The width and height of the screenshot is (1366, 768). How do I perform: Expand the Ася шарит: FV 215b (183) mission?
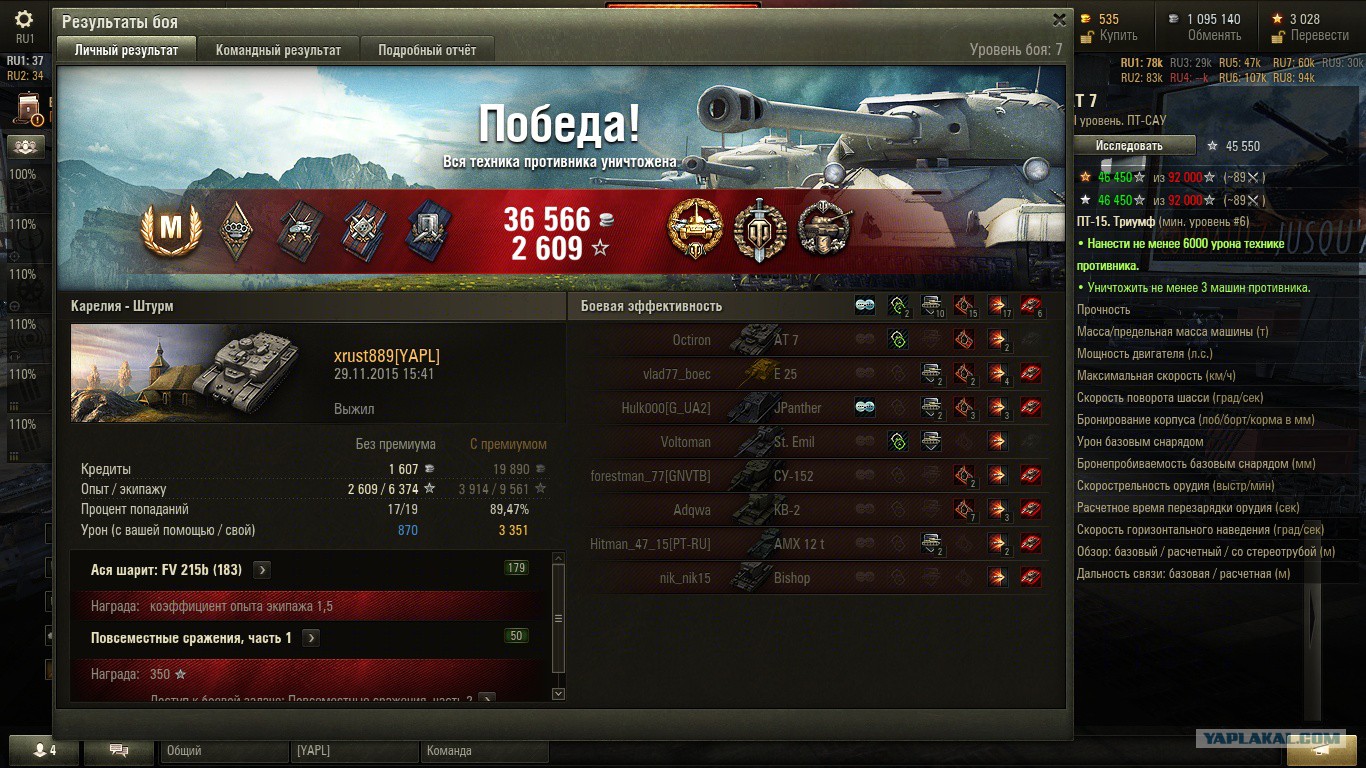[x=262, y=570]
